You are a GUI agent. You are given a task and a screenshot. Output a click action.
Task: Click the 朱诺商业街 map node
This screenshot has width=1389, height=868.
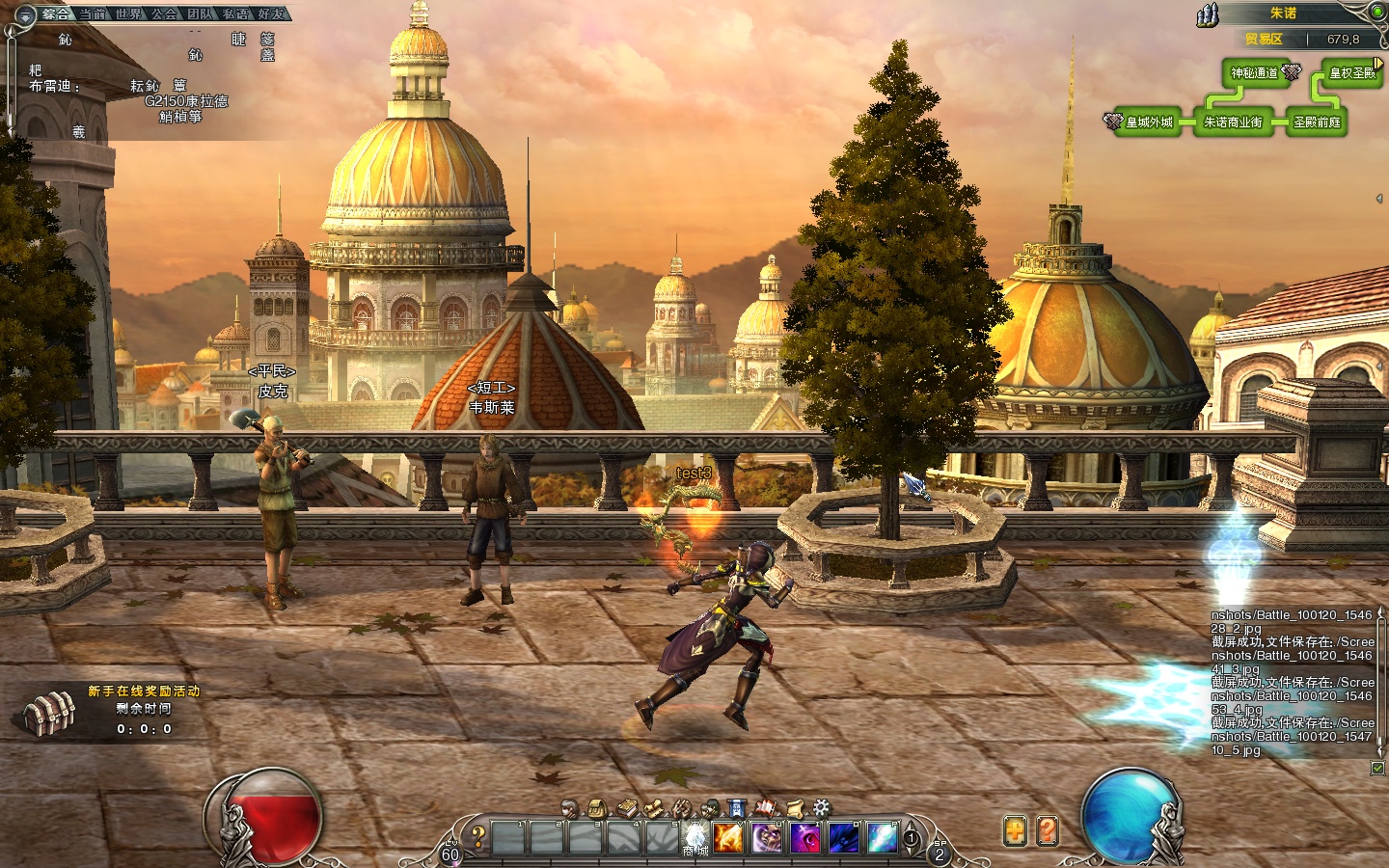(x=1233, y=122)
